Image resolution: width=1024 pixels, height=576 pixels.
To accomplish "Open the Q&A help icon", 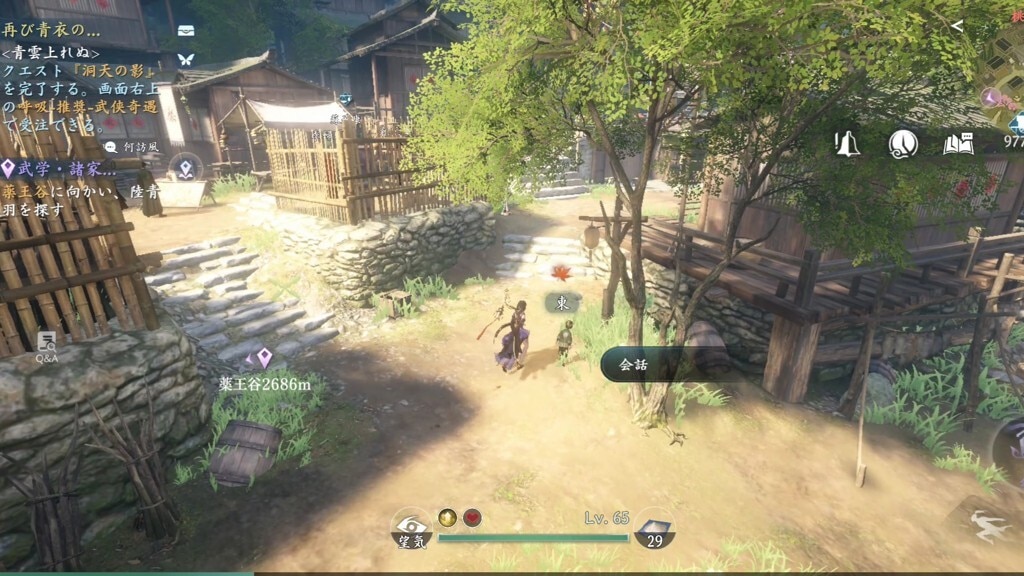I will (47, 346).
